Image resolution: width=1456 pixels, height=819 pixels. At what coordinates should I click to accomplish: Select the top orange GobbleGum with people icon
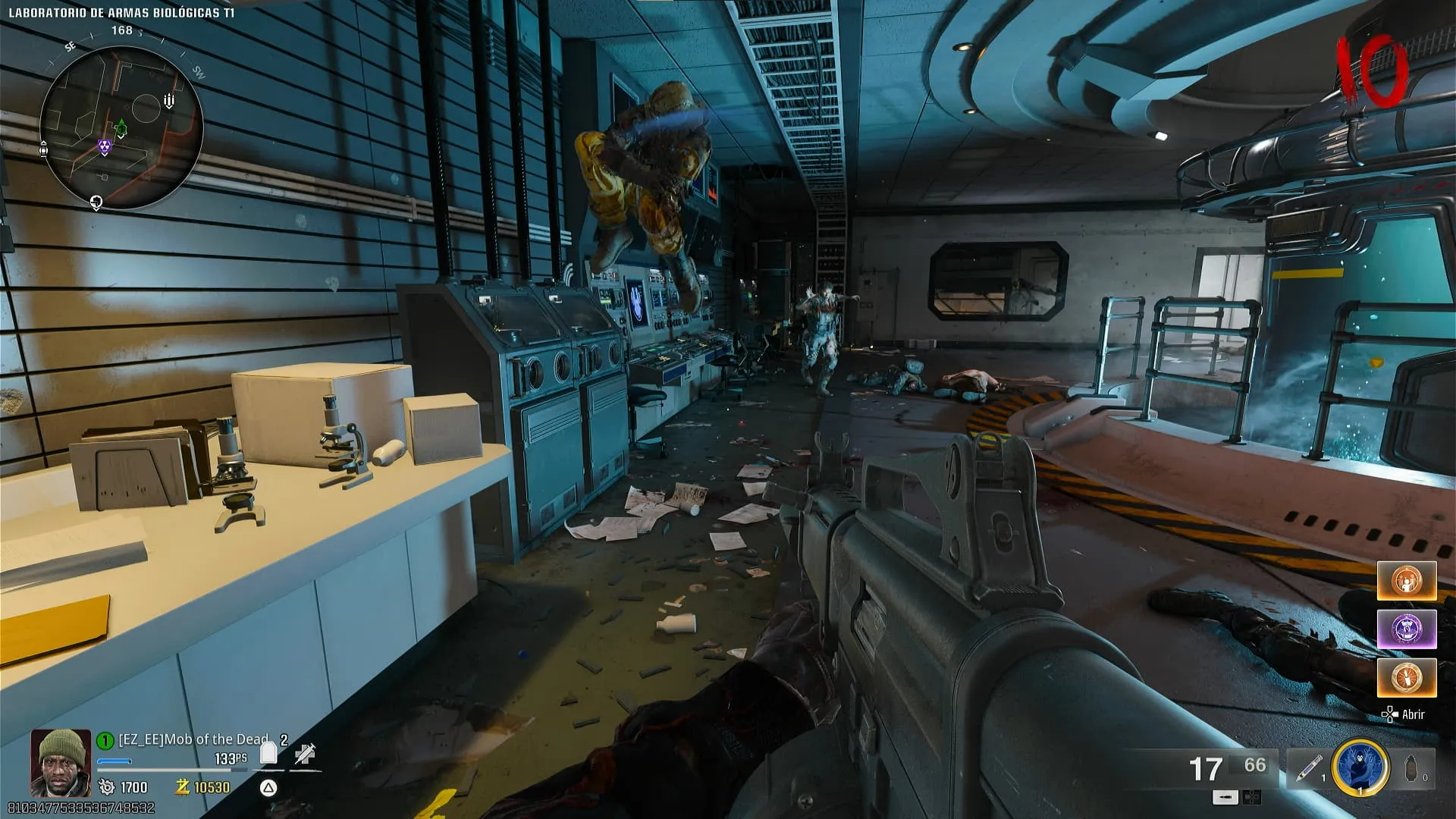(1407, 582)
